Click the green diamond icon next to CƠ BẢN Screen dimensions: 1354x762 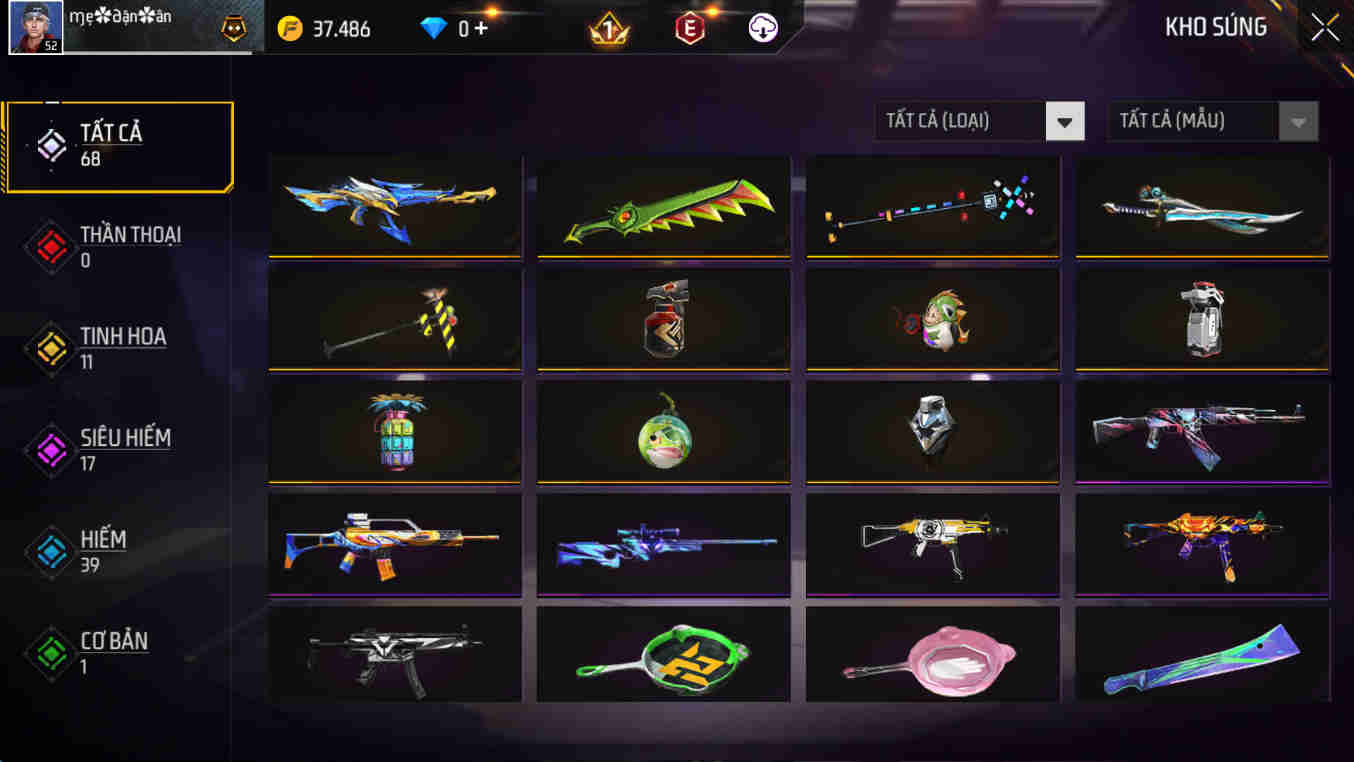click(50, 654)
